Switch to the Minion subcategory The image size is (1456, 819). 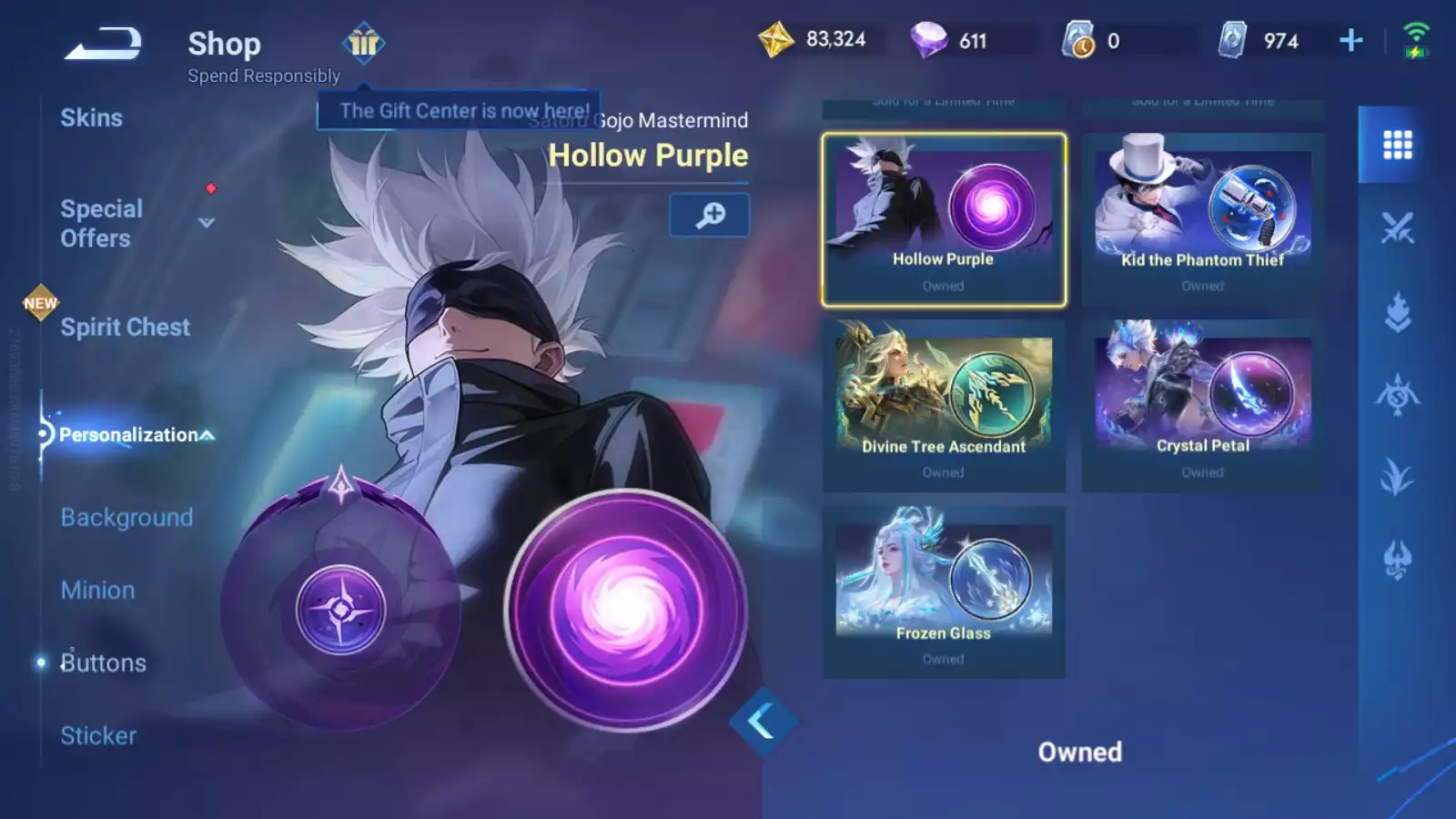point(98,591)
